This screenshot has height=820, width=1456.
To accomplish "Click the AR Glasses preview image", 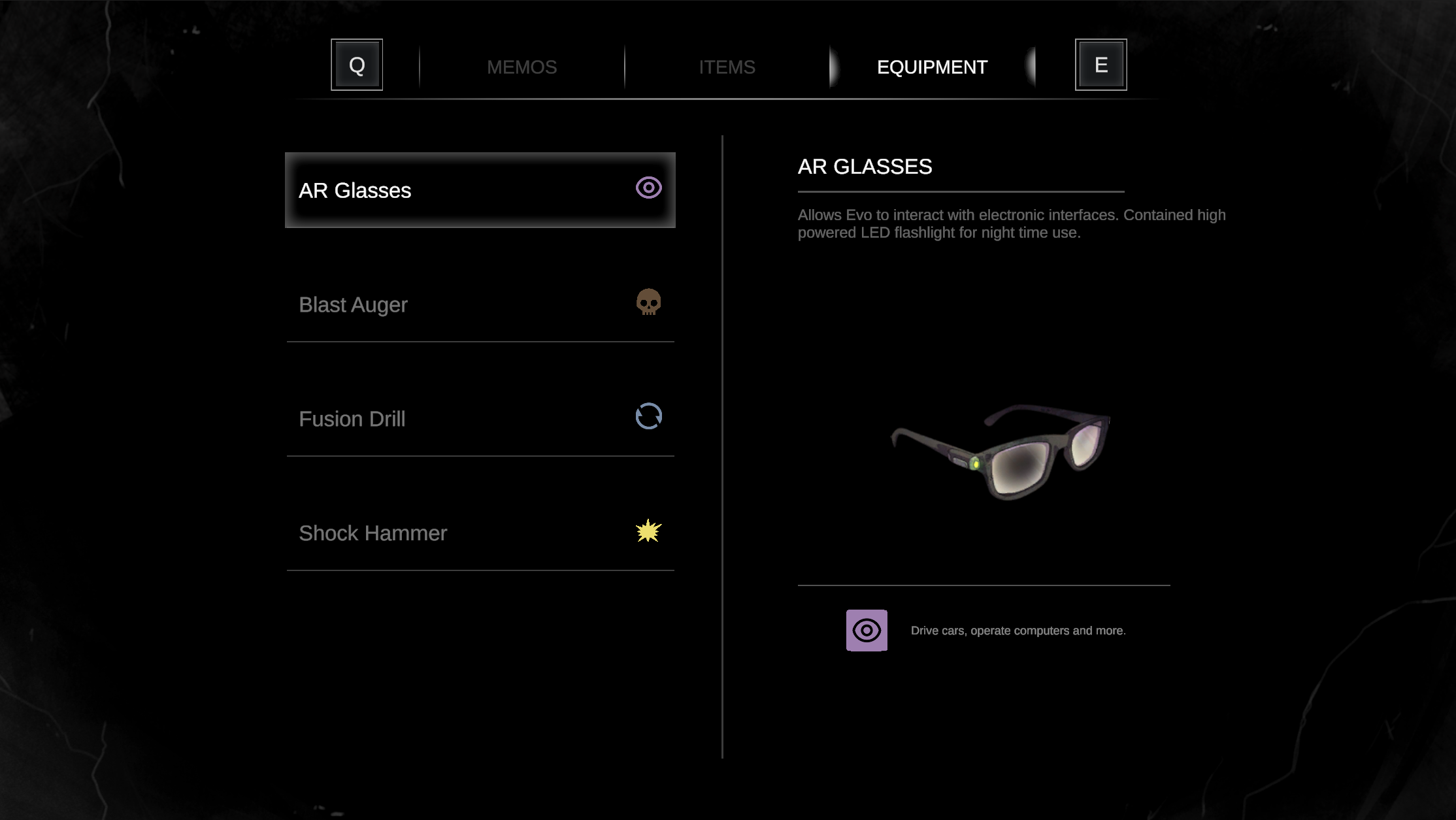I will click(x=1001, y=451).
